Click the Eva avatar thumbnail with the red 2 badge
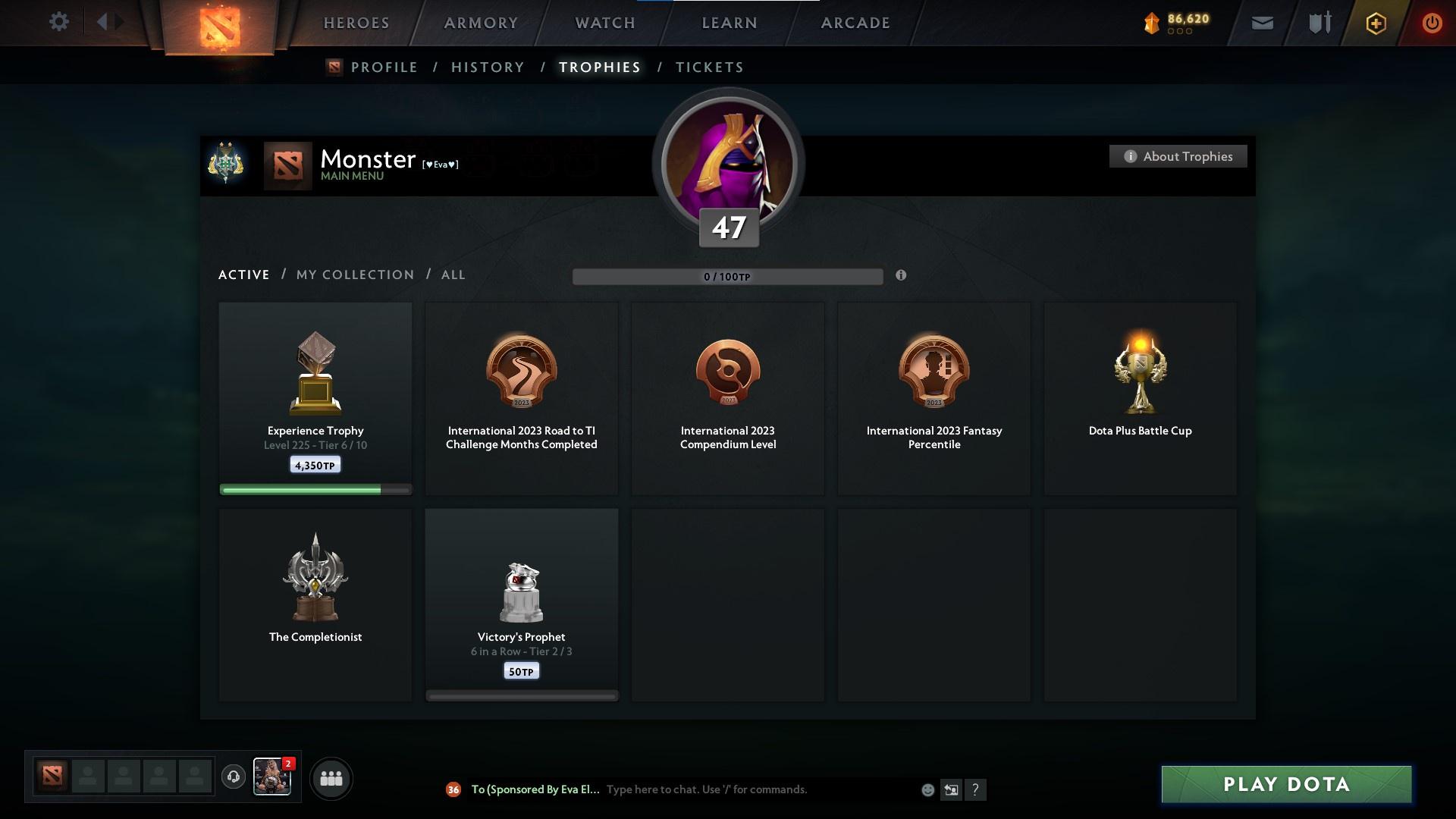Viewport: 1456px width, 819px height. [x=271, y=778]
